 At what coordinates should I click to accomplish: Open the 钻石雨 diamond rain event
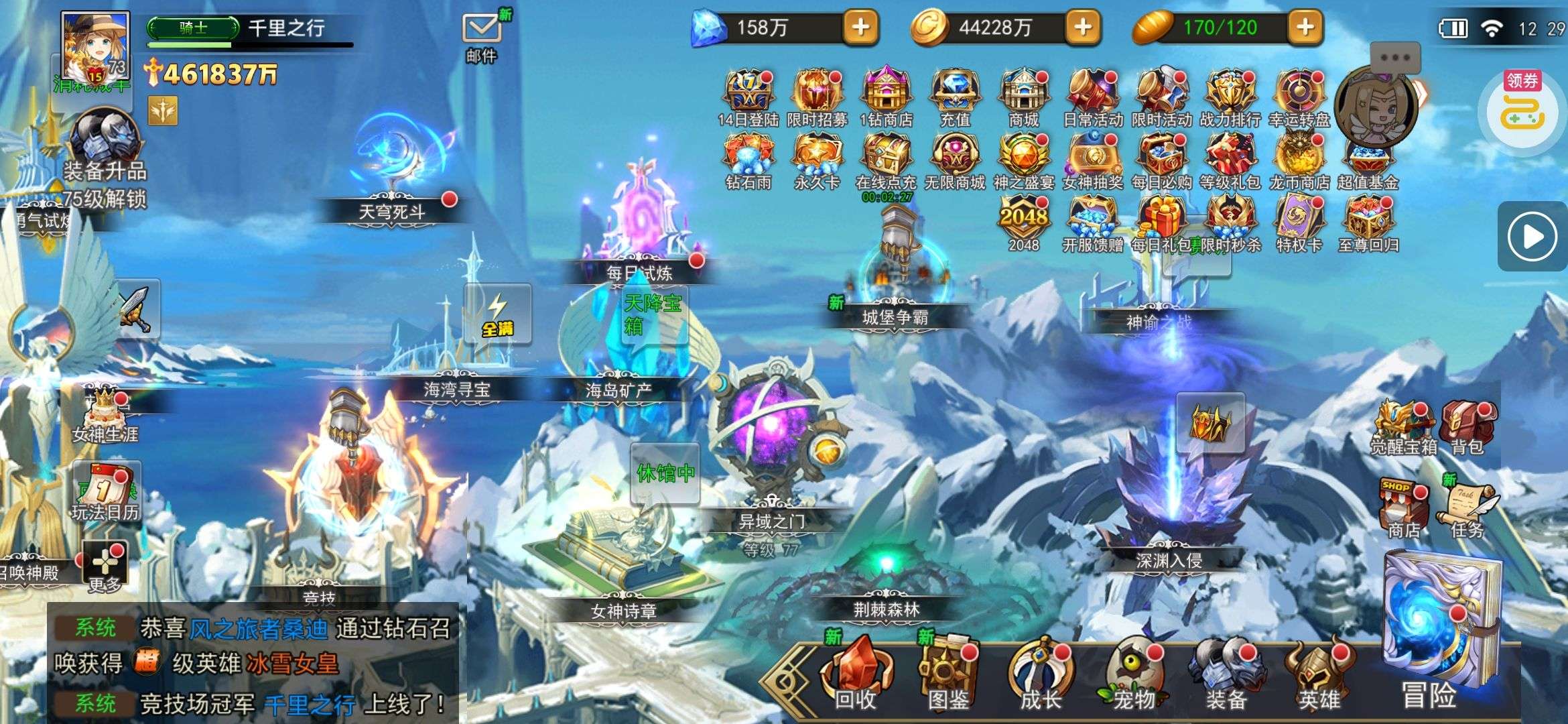tap(748, 160)
